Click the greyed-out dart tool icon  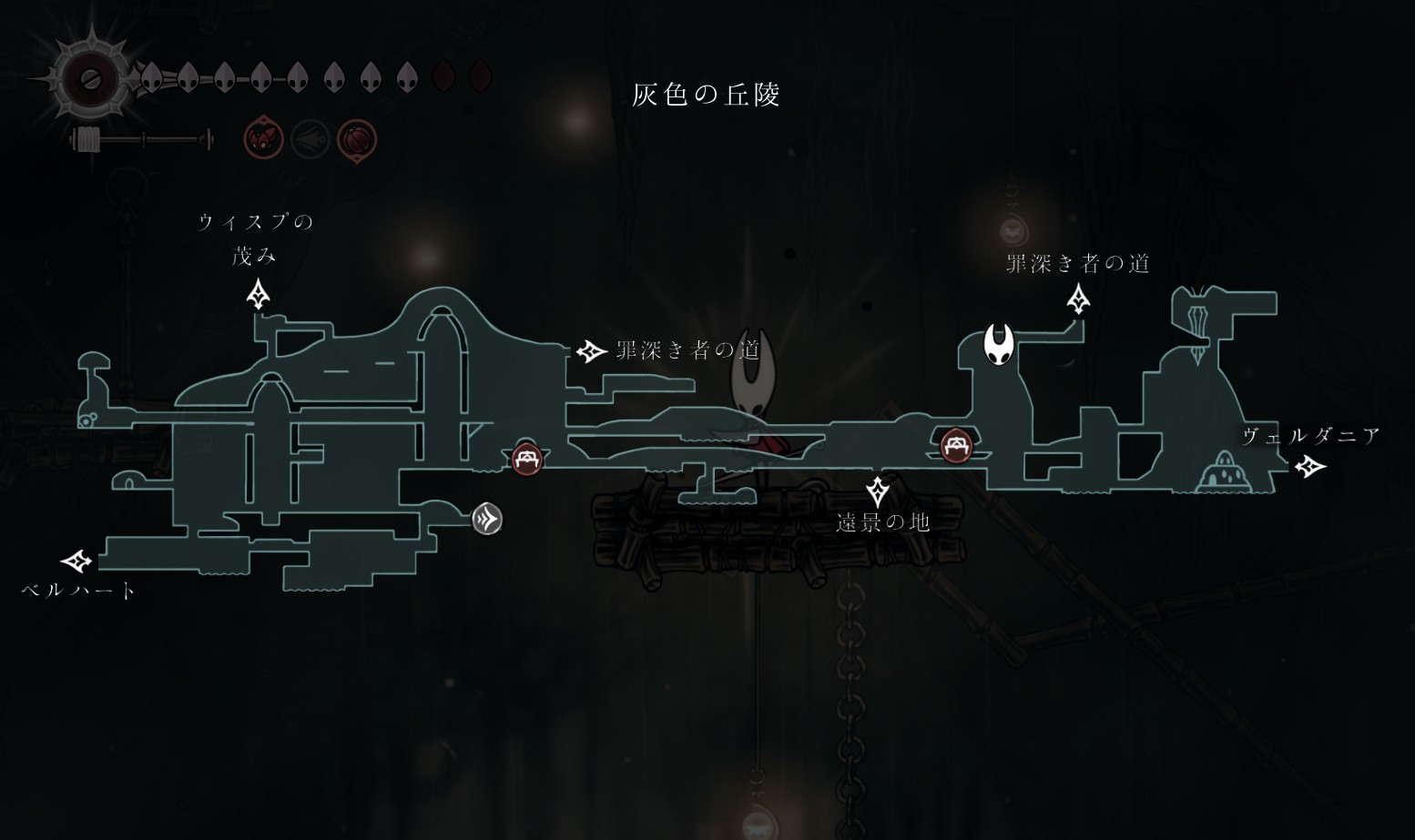click(310, 140)
